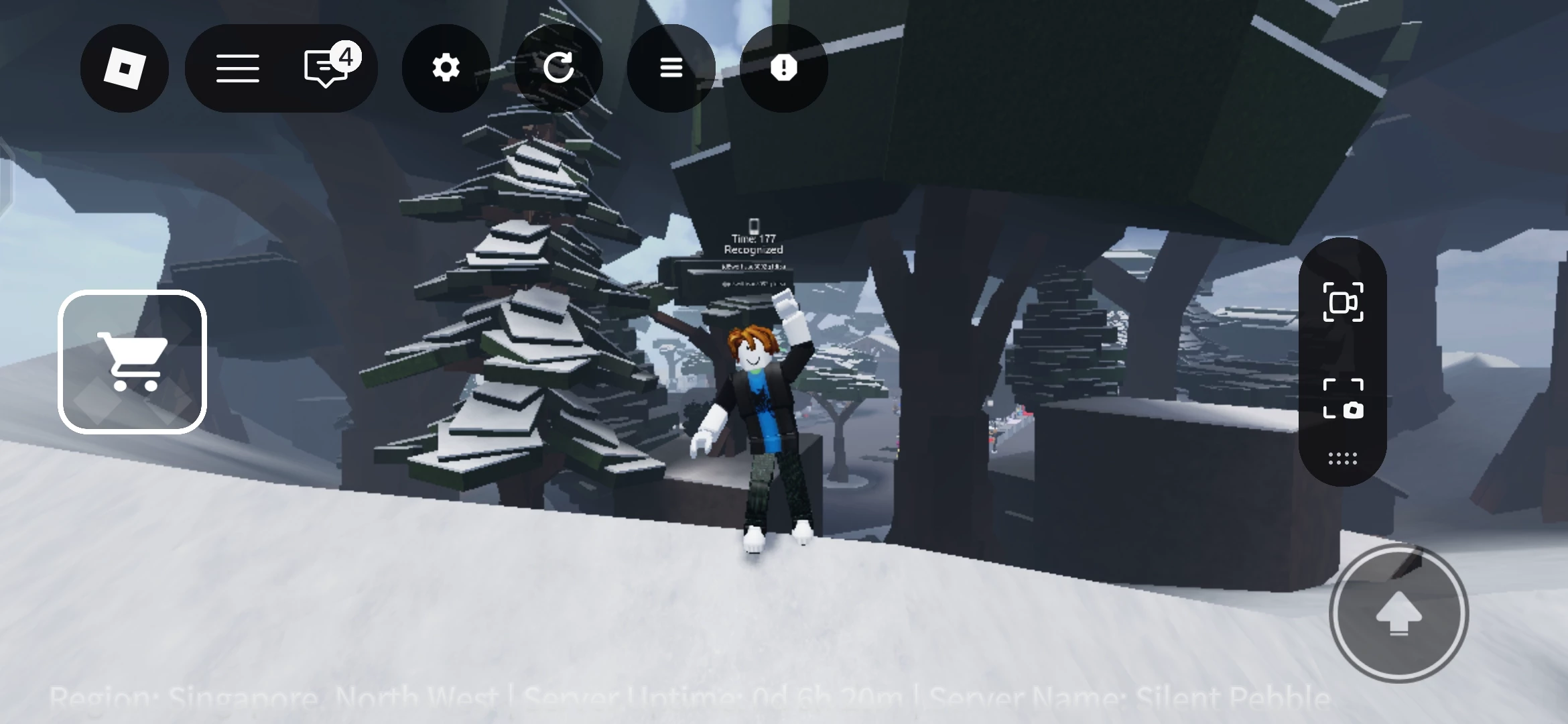Tap the jump arrow button

[1398, 613]
